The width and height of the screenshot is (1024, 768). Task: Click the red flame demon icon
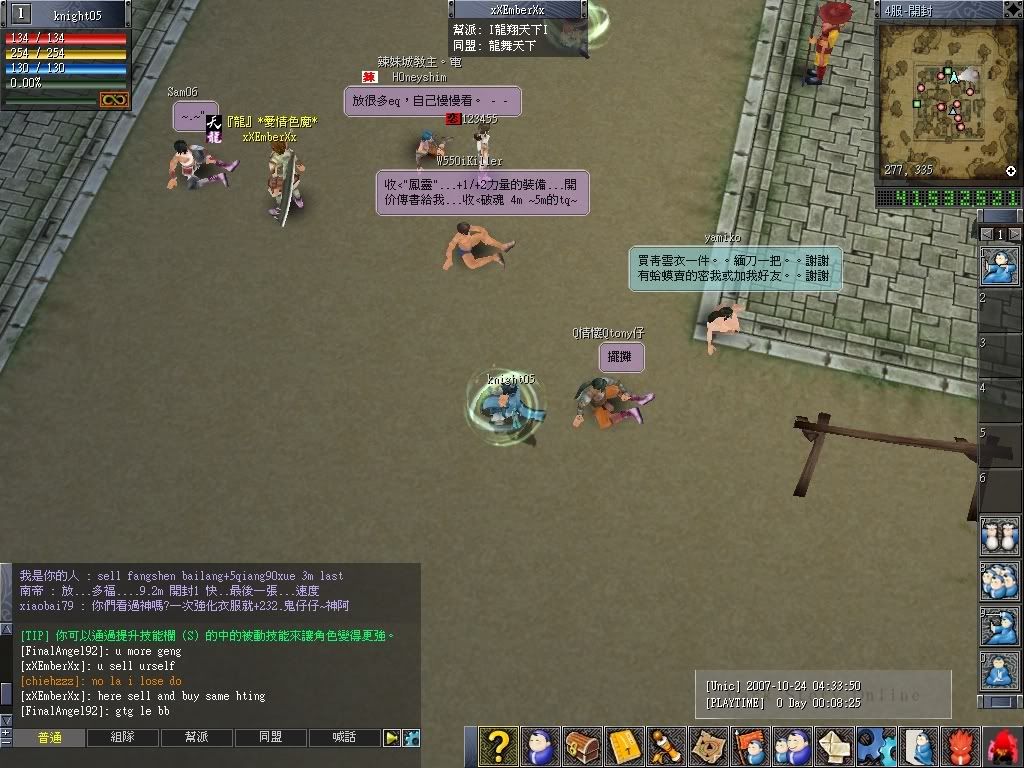pyautogui.click(x=962, y=747)
